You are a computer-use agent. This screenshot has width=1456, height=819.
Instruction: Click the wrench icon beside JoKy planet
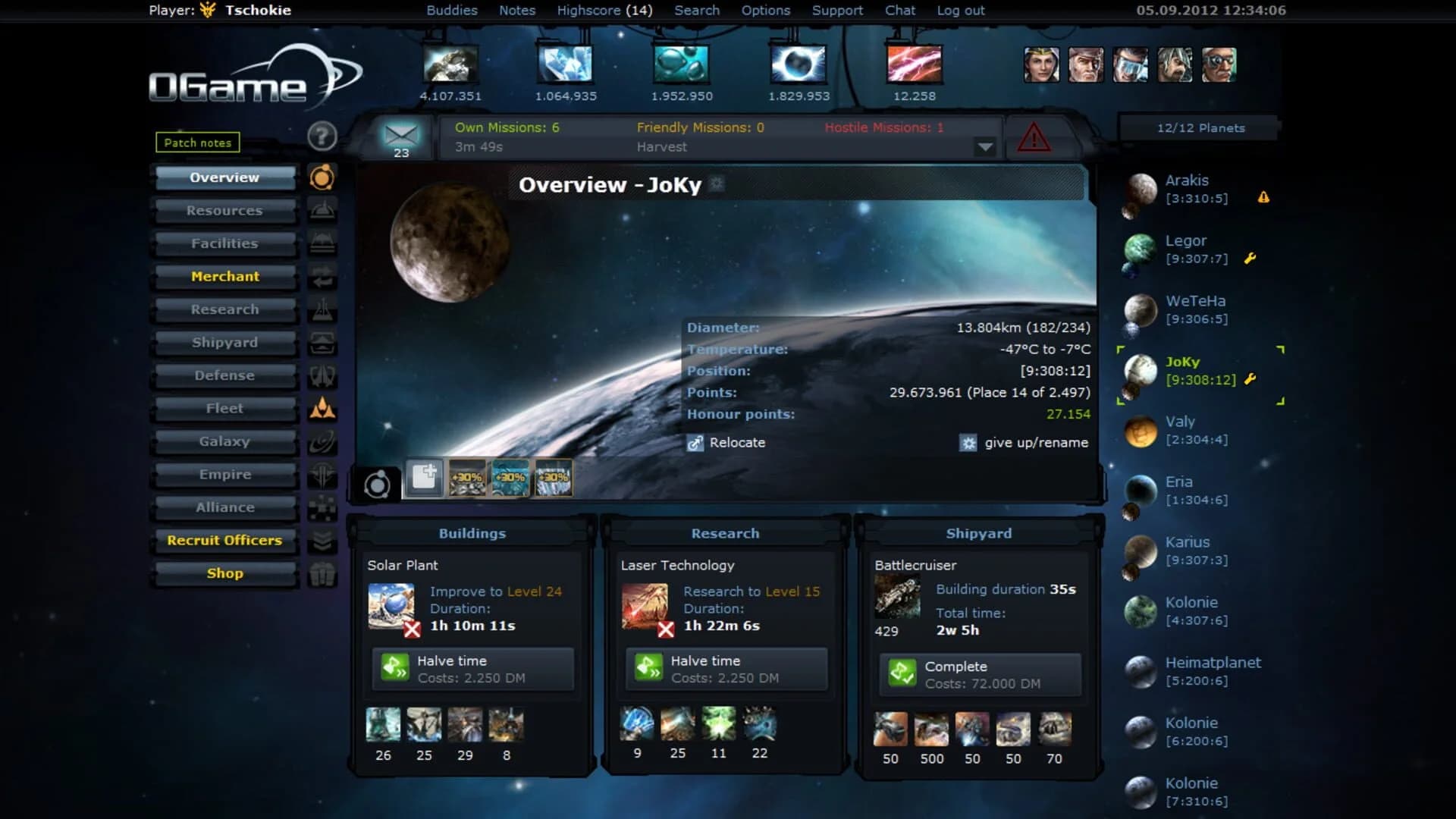1250,378
